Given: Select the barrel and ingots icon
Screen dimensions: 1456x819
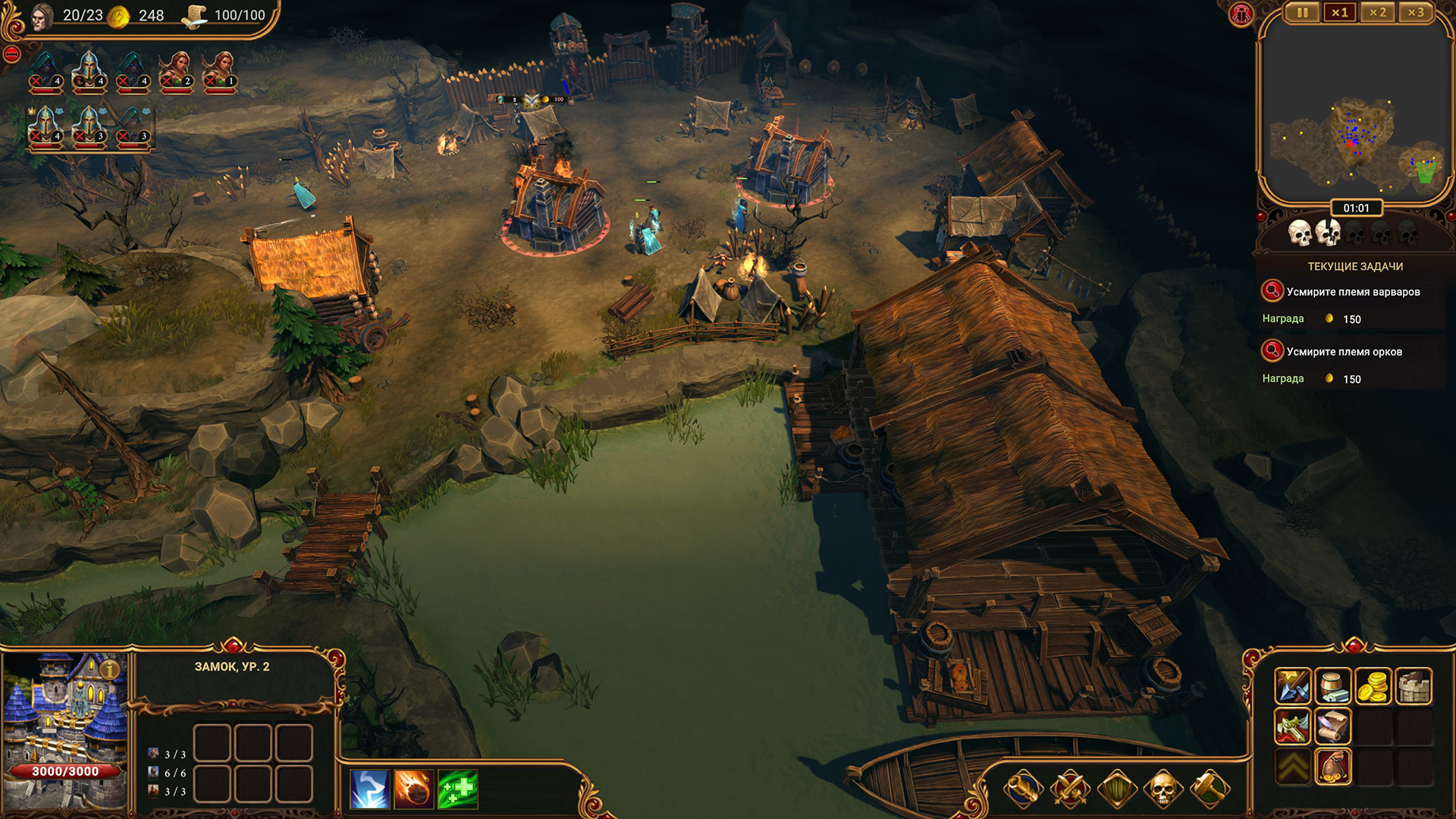Looking at the screenshot, I should [x=1332, y=686].
